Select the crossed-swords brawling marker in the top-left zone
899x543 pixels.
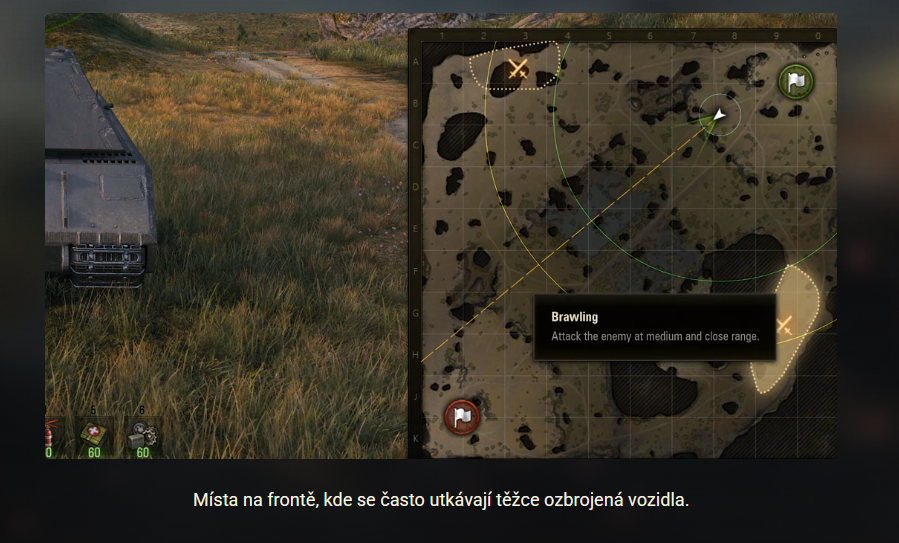pos(518,68)
